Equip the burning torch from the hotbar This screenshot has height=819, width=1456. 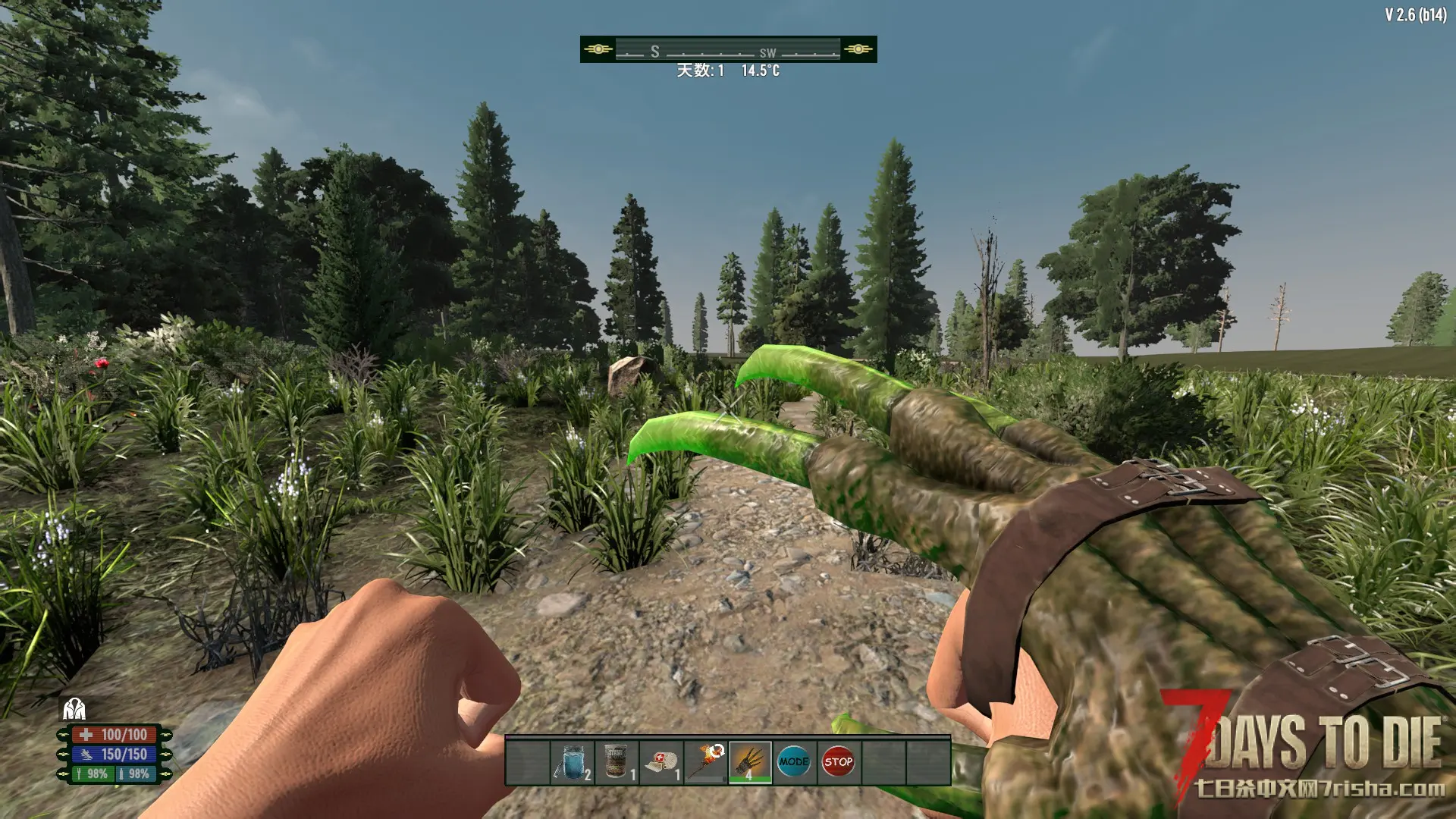pyautogui.click(x=706, y=762)
